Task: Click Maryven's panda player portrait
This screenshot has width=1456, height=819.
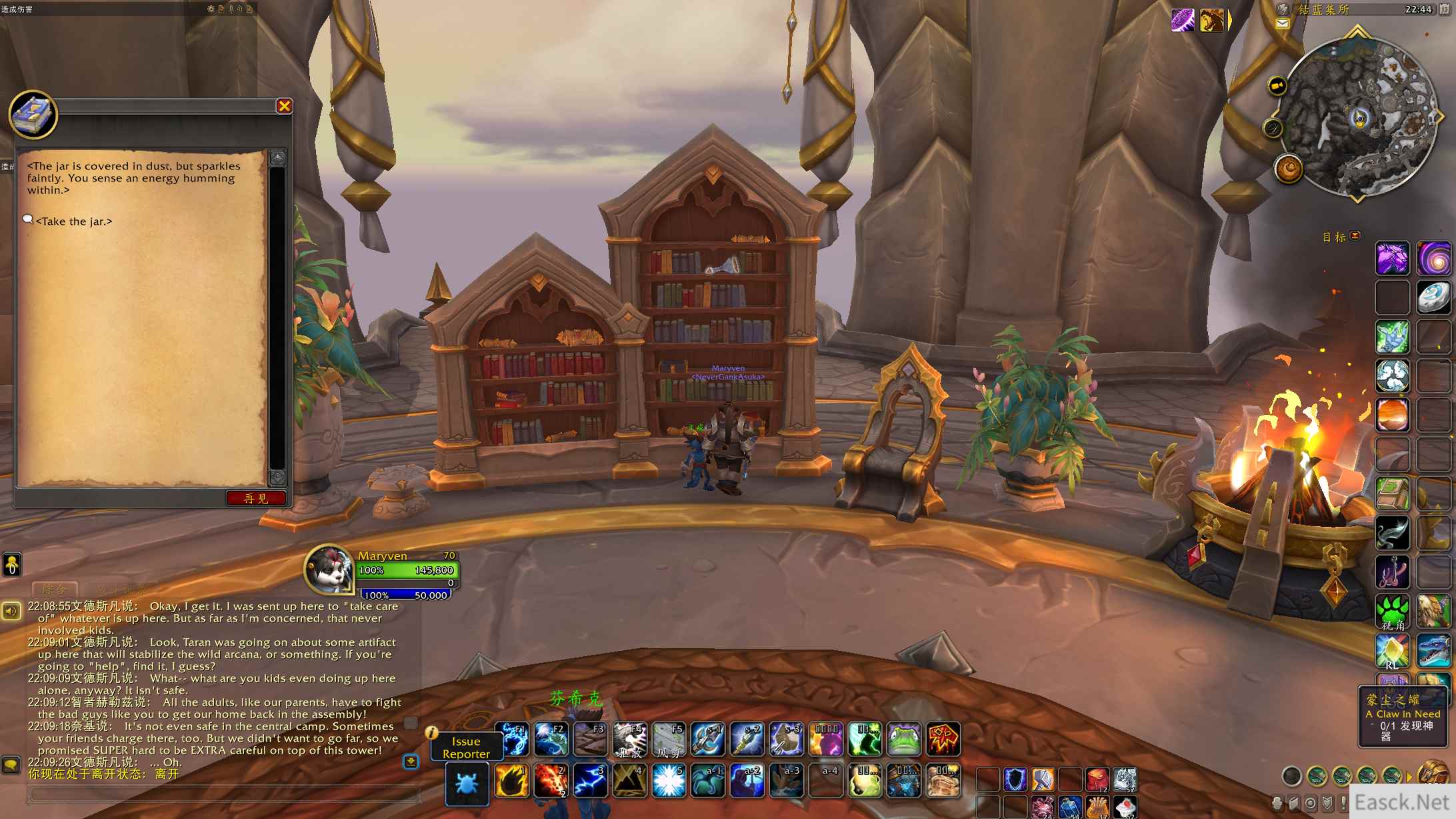Action: [329, 569]
